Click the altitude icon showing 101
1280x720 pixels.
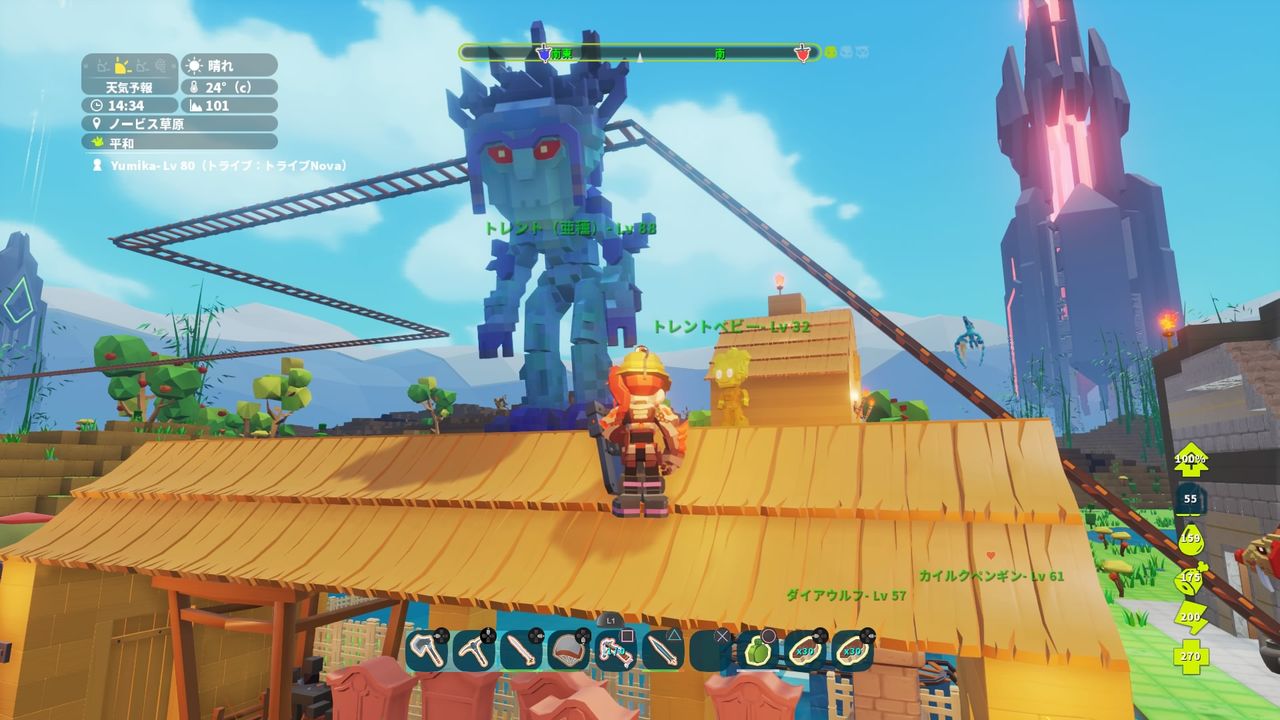(x=193, y=105)
